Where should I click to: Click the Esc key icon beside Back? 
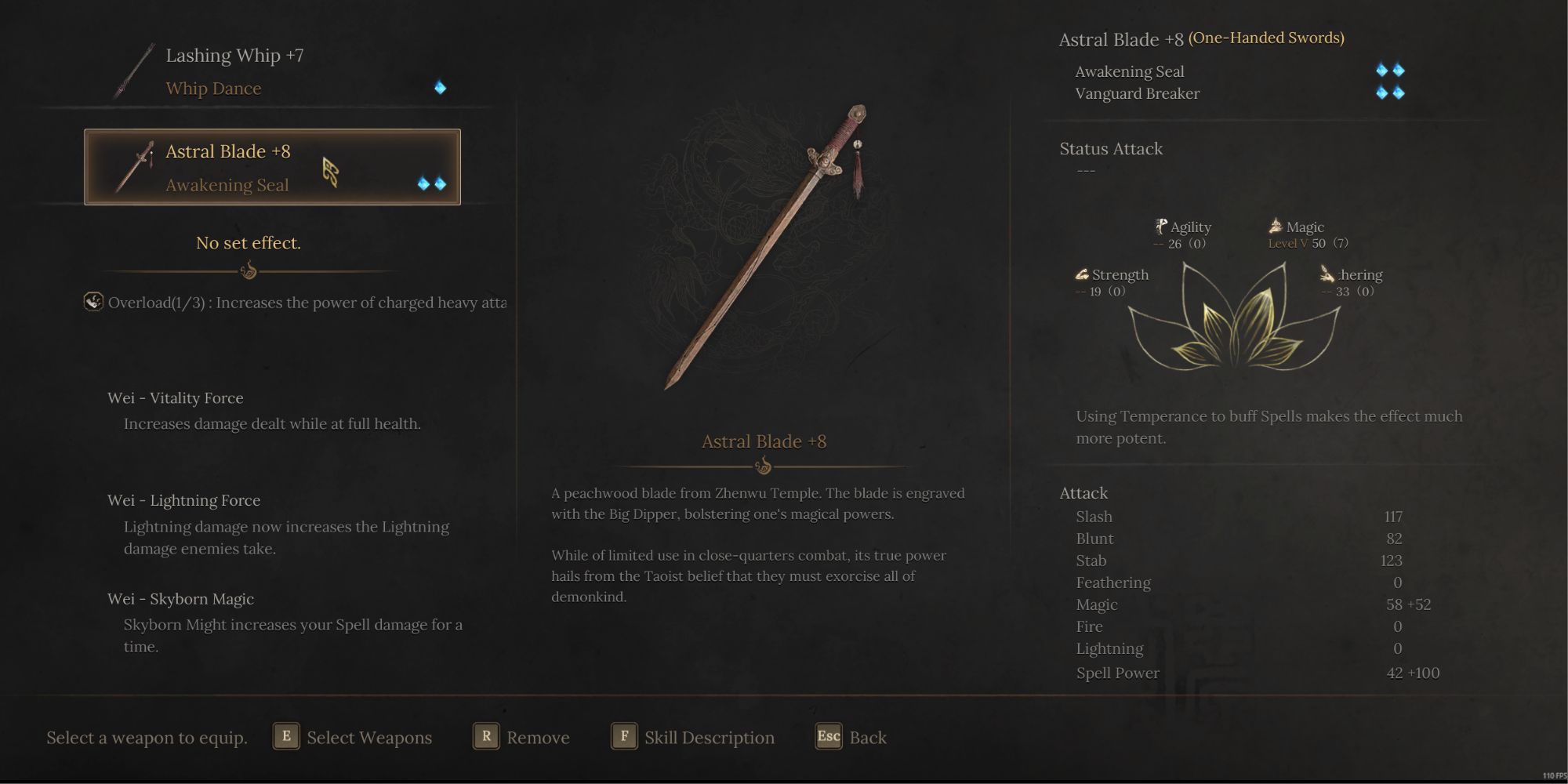coord(828,736)
